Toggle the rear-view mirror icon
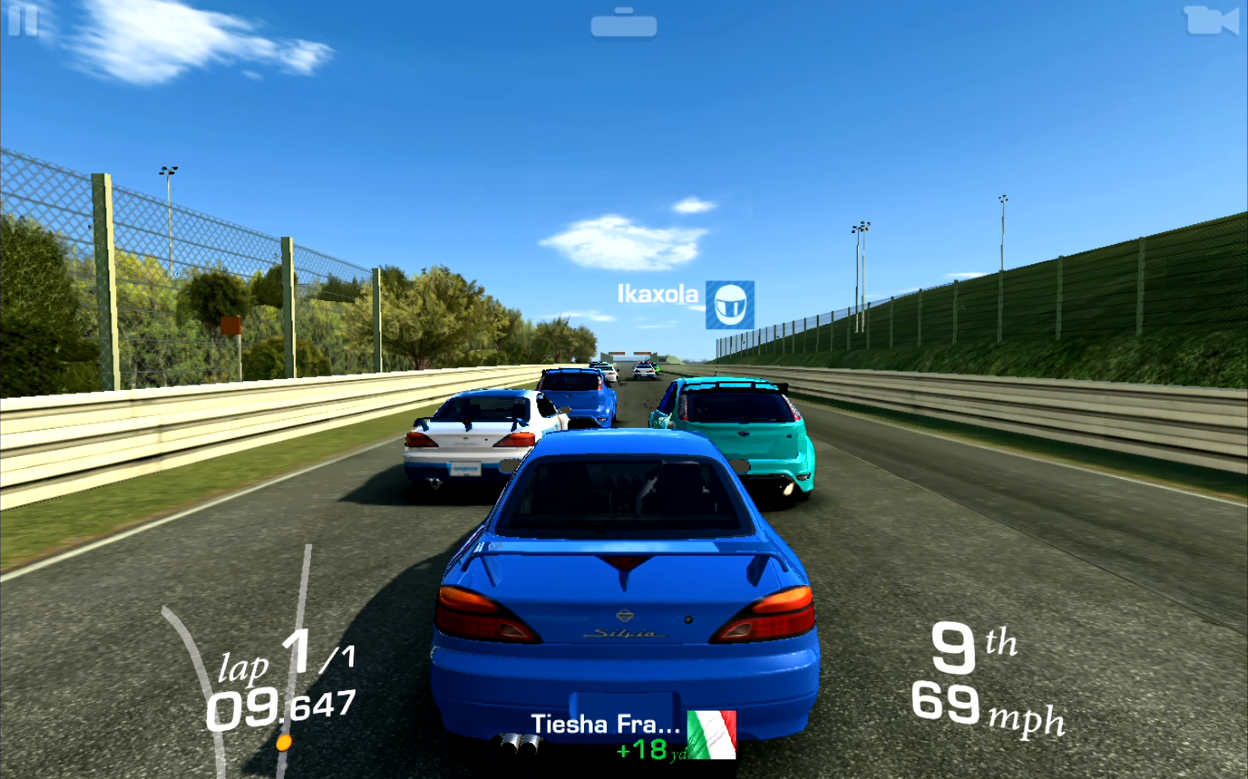Screen dimensions: 1248x779 623,23
